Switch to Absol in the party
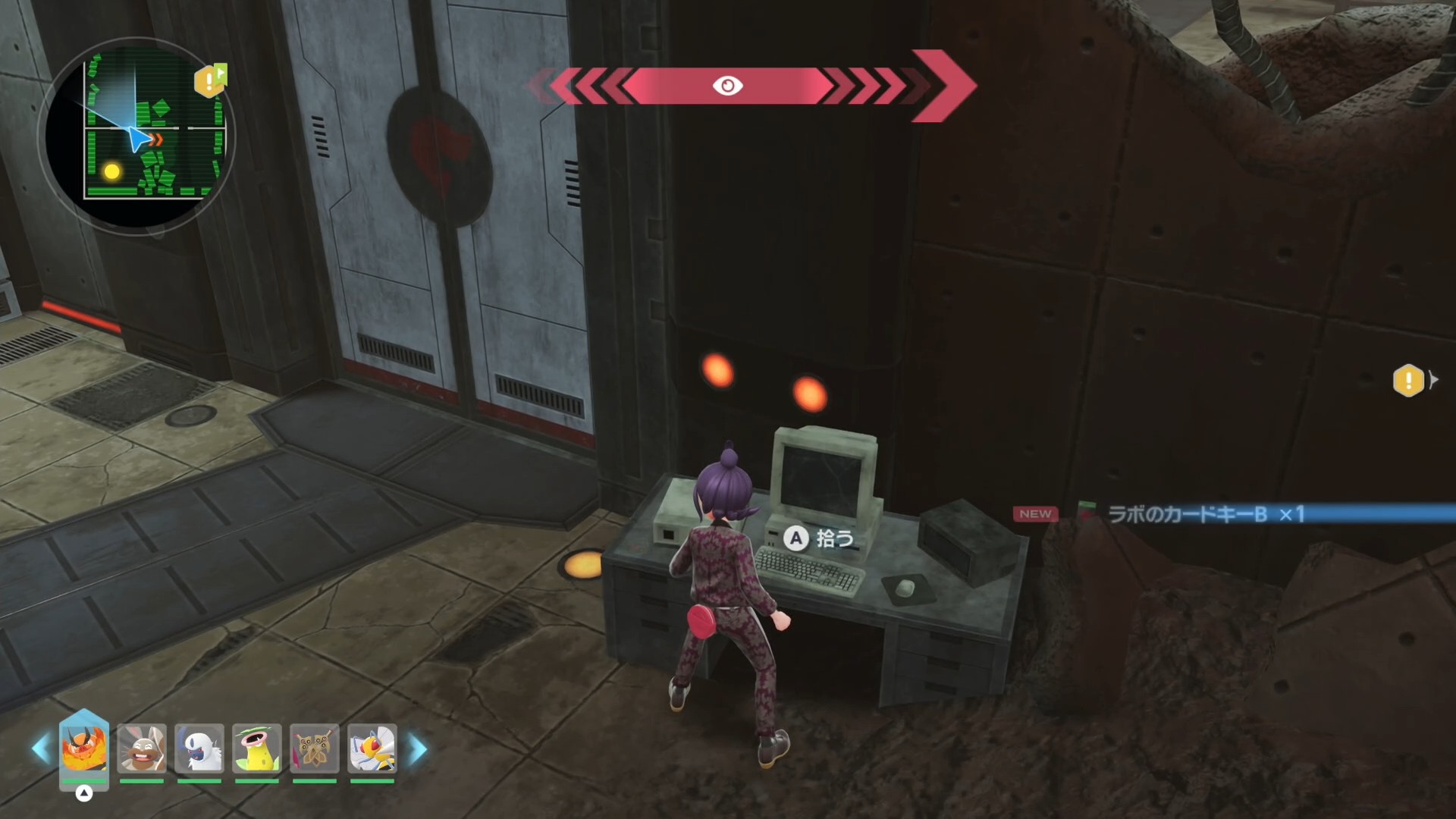1456x819 pixels. click(199, 748)
